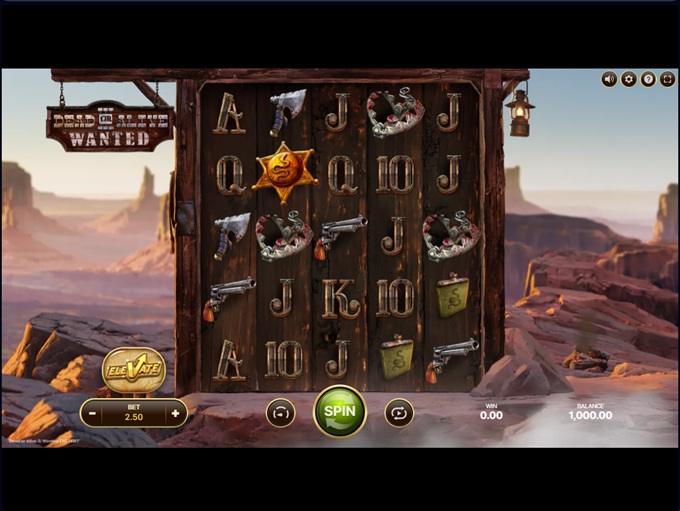Open settings via the gear icon
Viewport: 680px width, 511px height.
tap(628, 79)
